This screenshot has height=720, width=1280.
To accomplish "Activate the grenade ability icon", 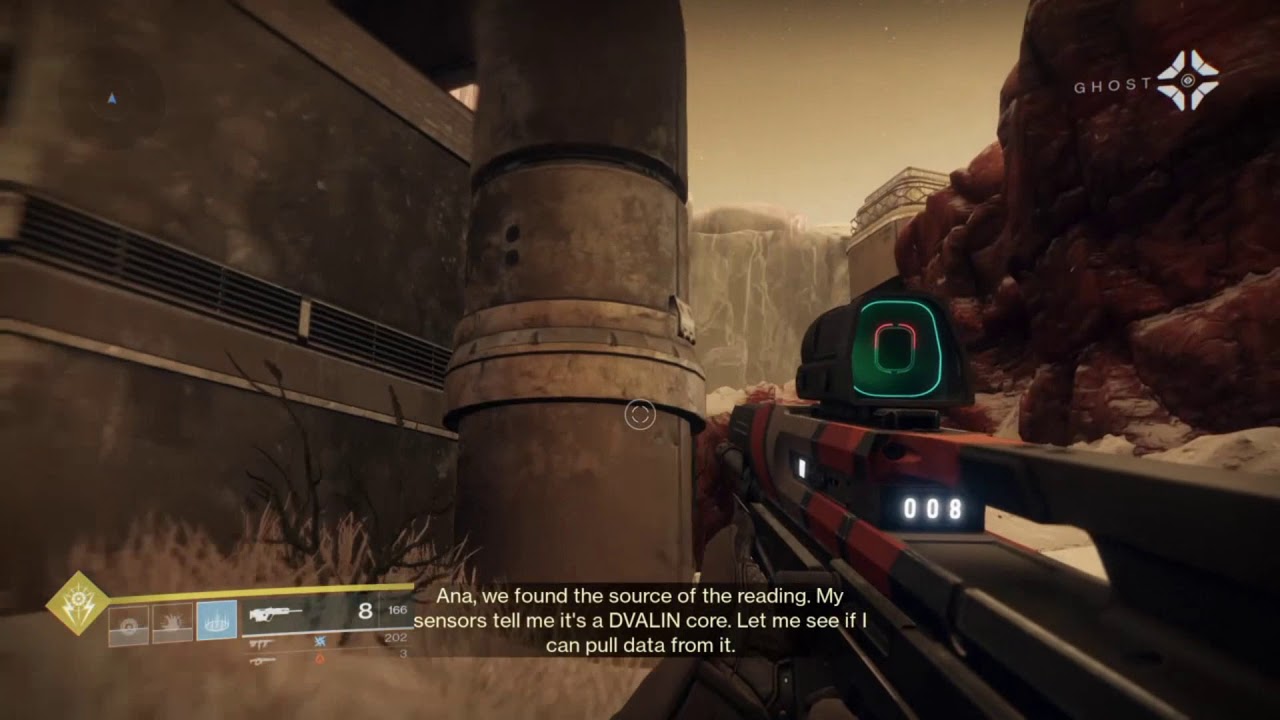I will pos(128,622).
